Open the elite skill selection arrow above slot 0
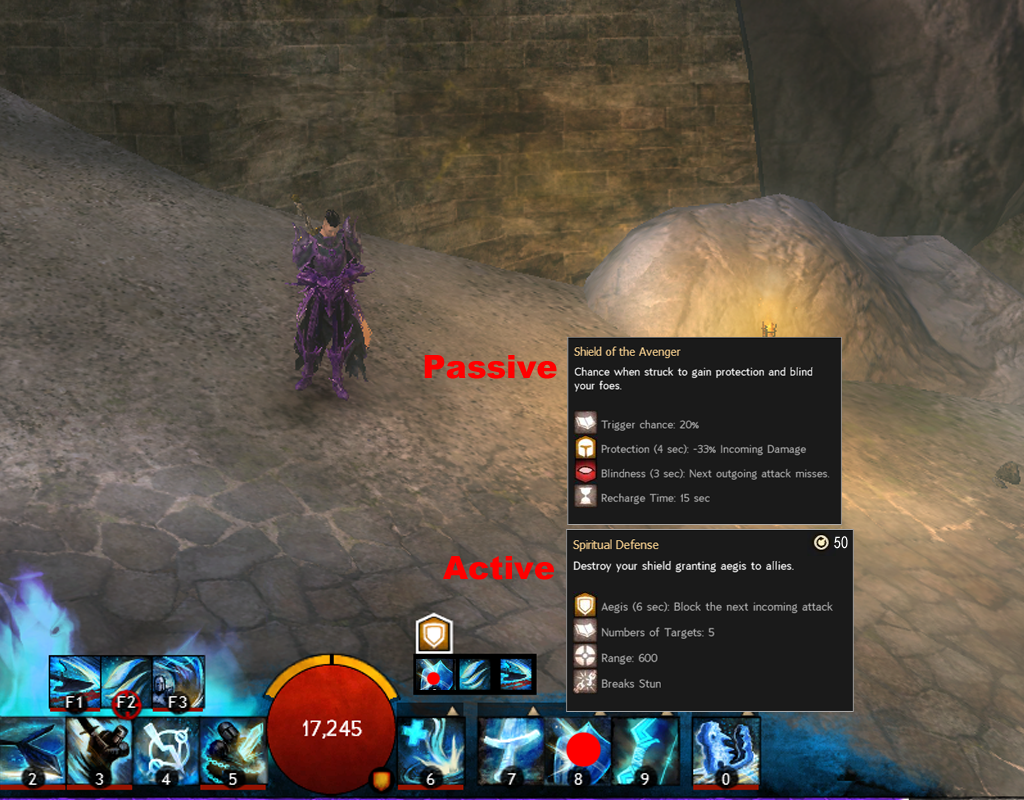This screenshot has height=800, width=1024. point(747,711)
